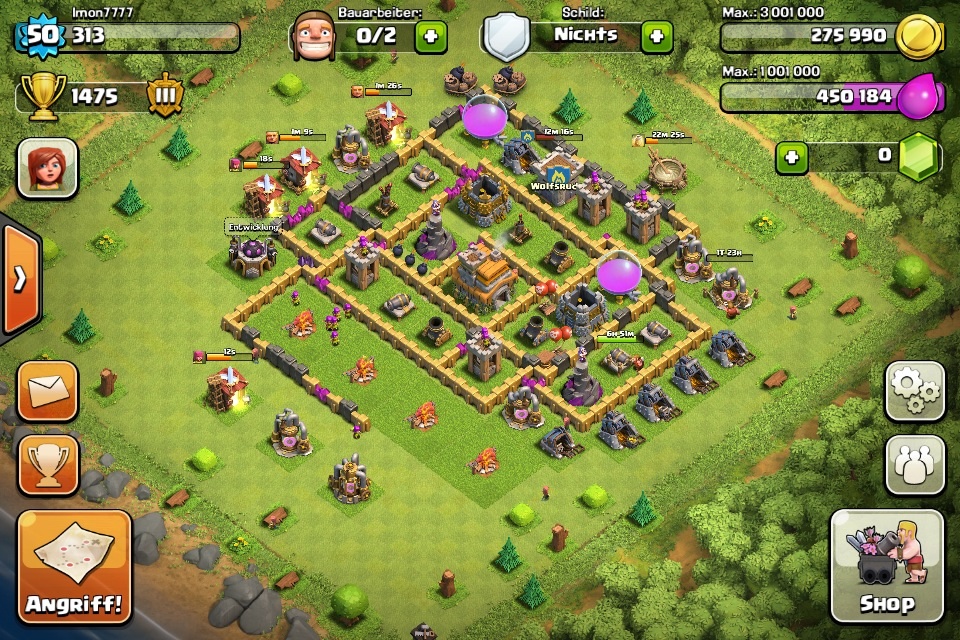
Task: Open the Shop
Action: pyautogui.click(x=887, y=566)
